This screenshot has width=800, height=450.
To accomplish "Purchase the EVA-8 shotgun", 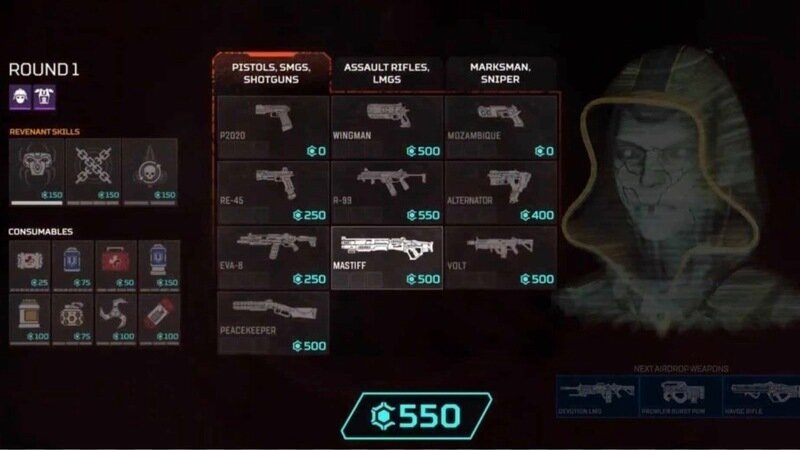I will tap(273, 257).
